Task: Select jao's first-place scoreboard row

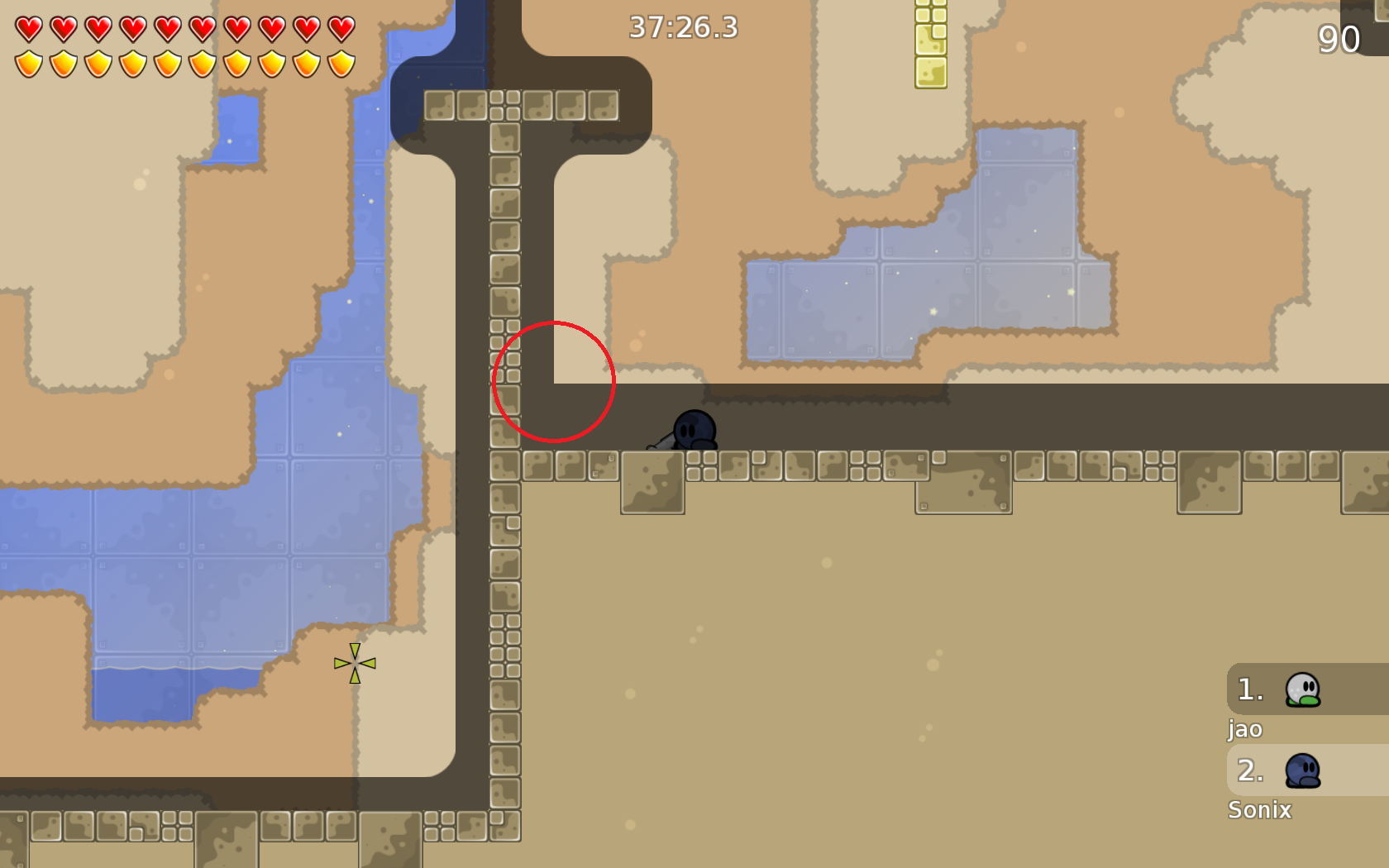Action: pos(1306,689)
